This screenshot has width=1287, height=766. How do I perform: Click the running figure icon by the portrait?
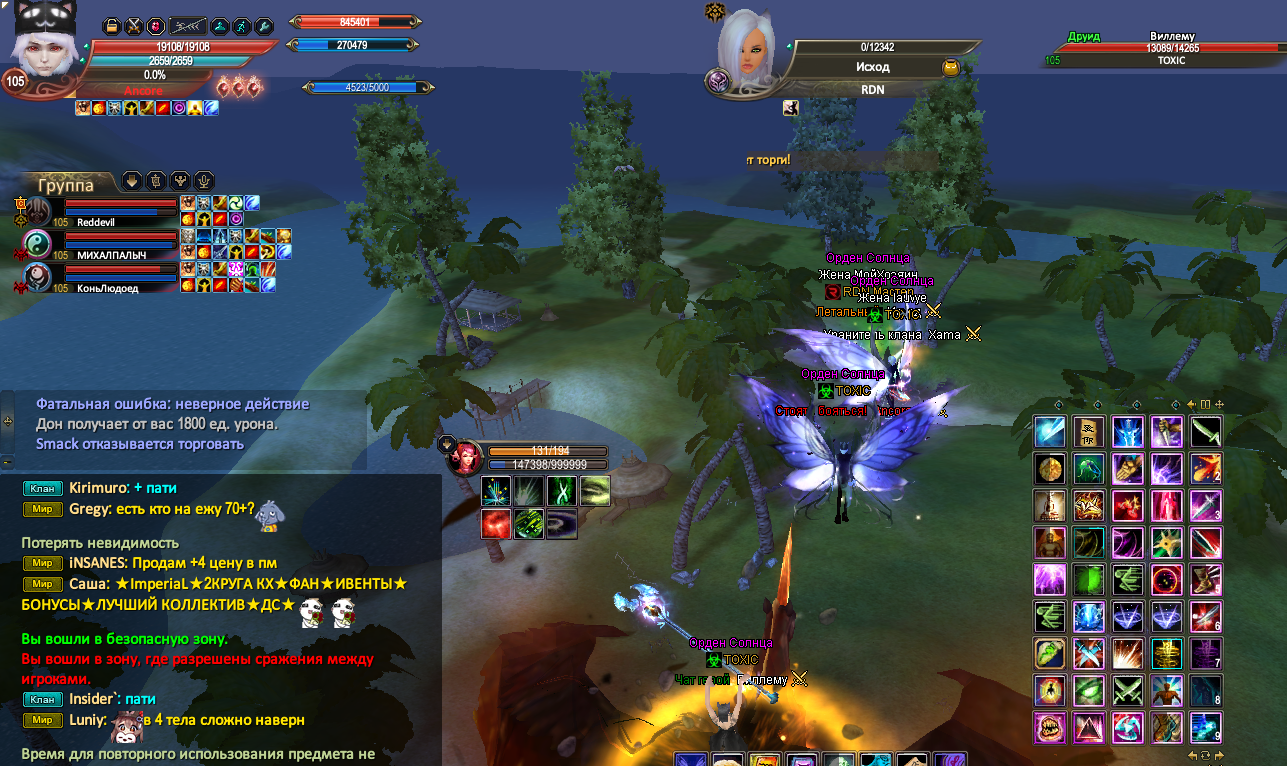pyautogui.click(x=241, y=26)
